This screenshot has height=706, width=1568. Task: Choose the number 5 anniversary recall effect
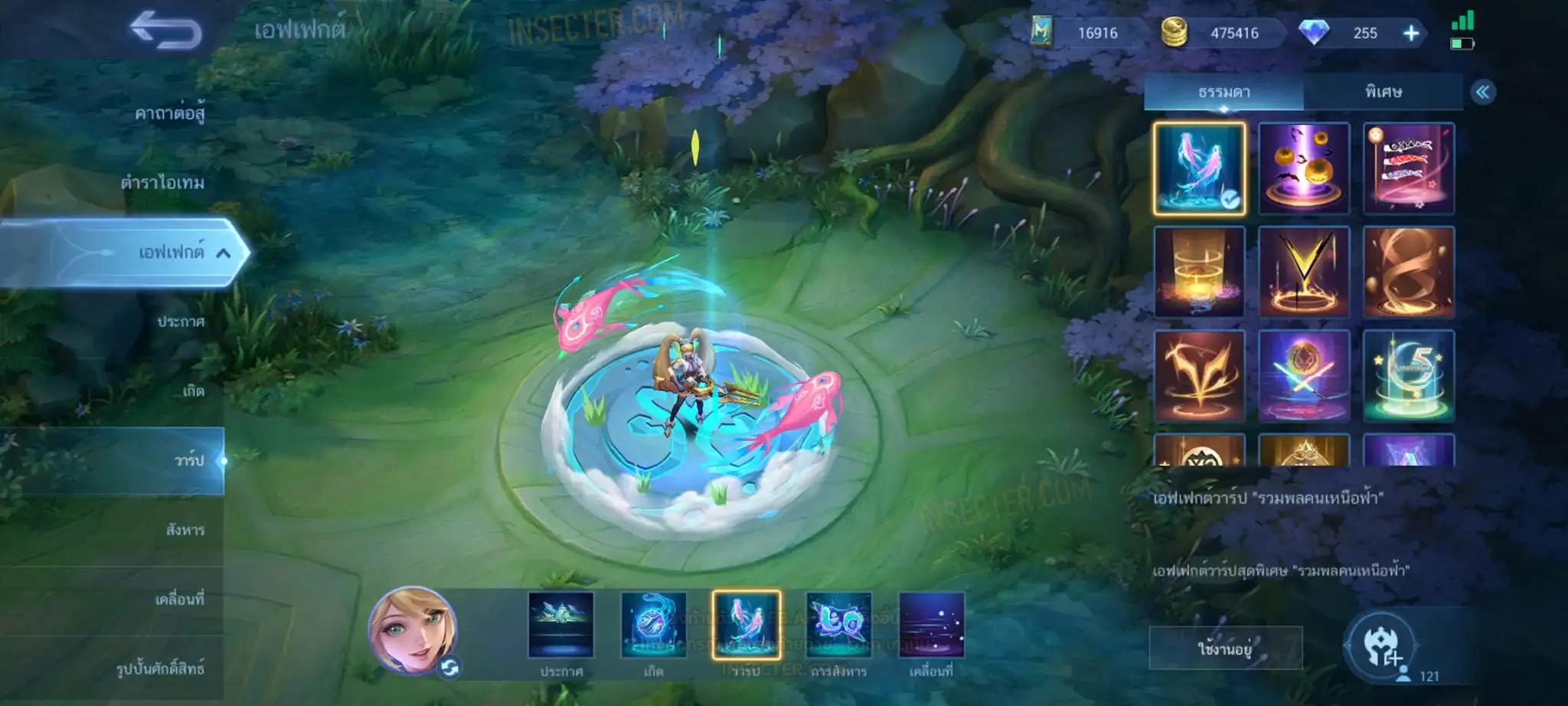pos(1408,376)
